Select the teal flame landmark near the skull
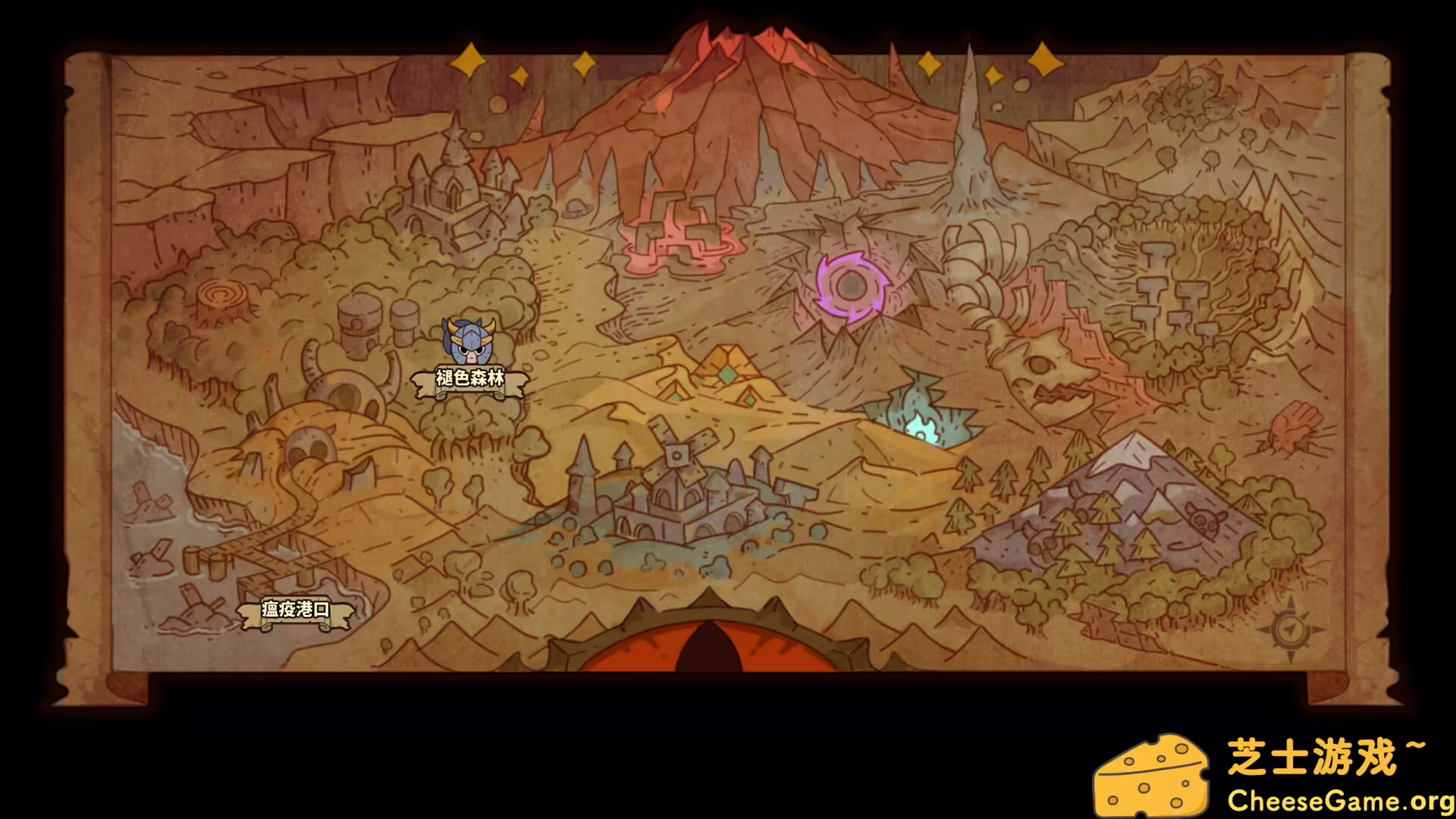This screenshot has height=819, width=1456. 923,425
